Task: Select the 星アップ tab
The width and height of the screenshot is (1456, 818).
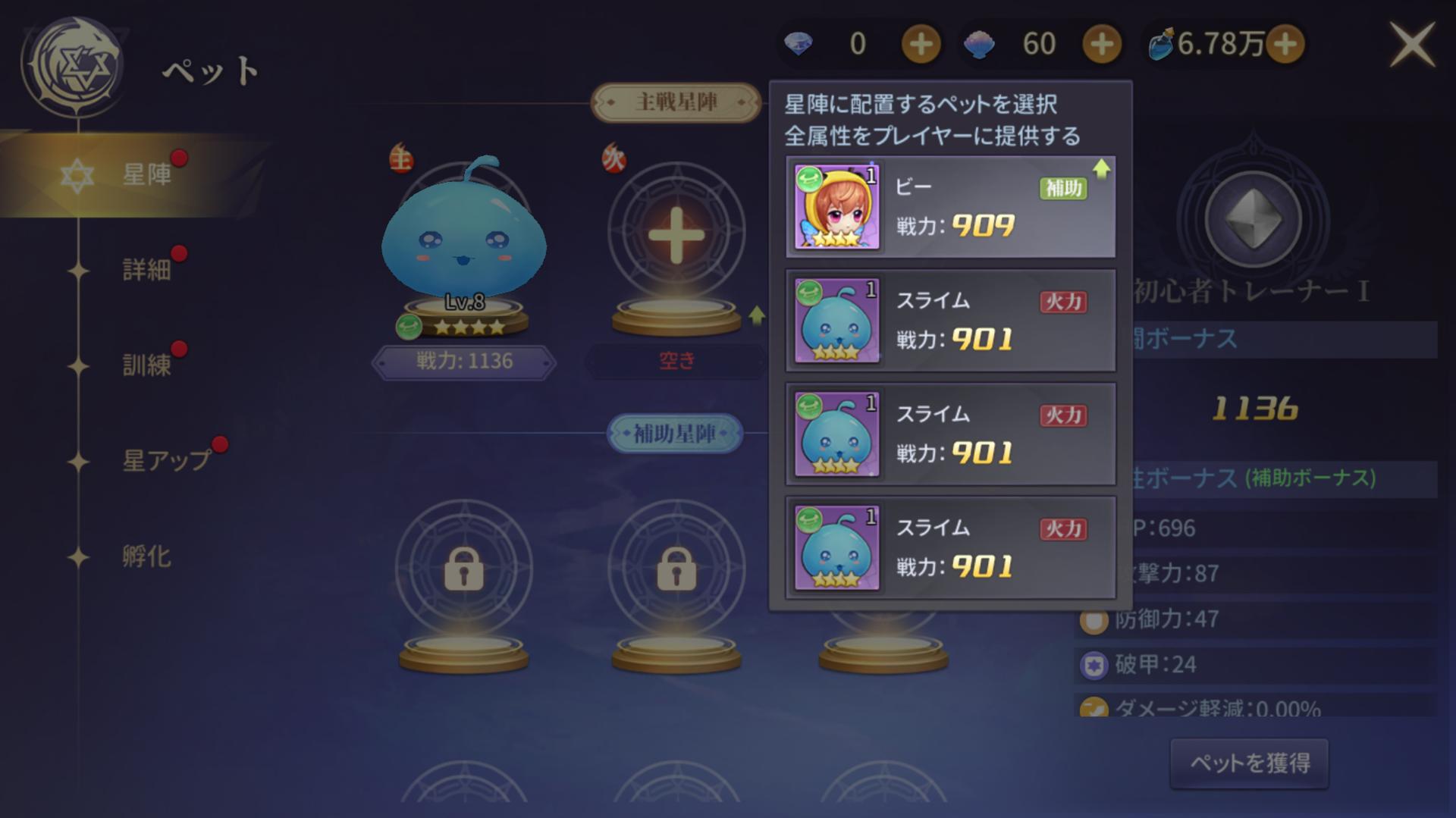Action: [165, 460]
